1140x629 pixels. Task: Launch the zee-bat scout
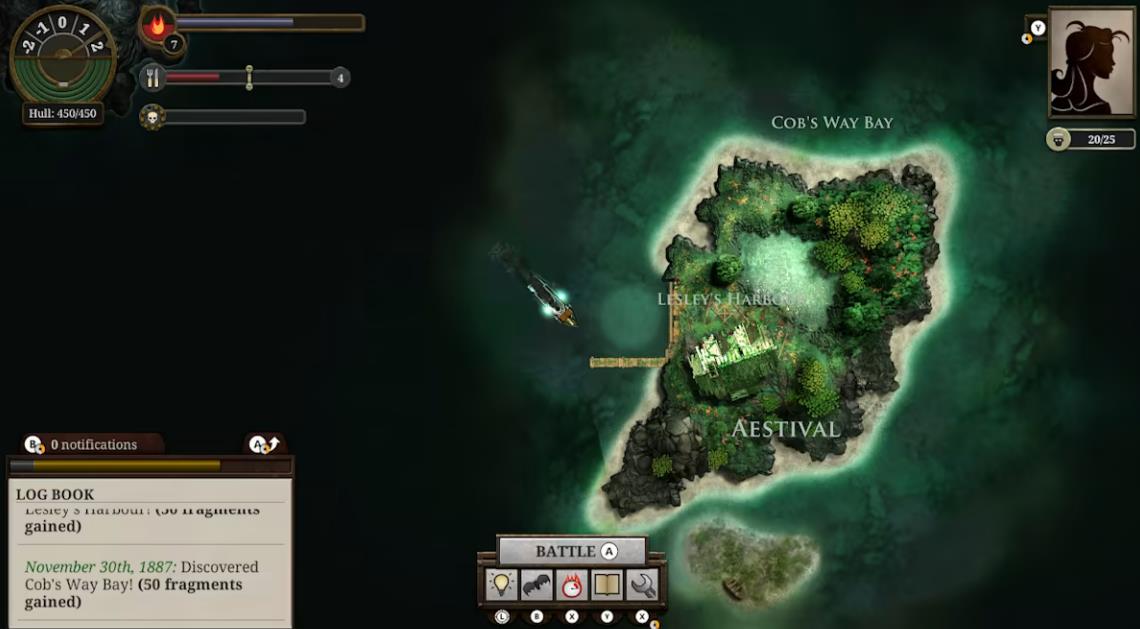coord(537,585)
